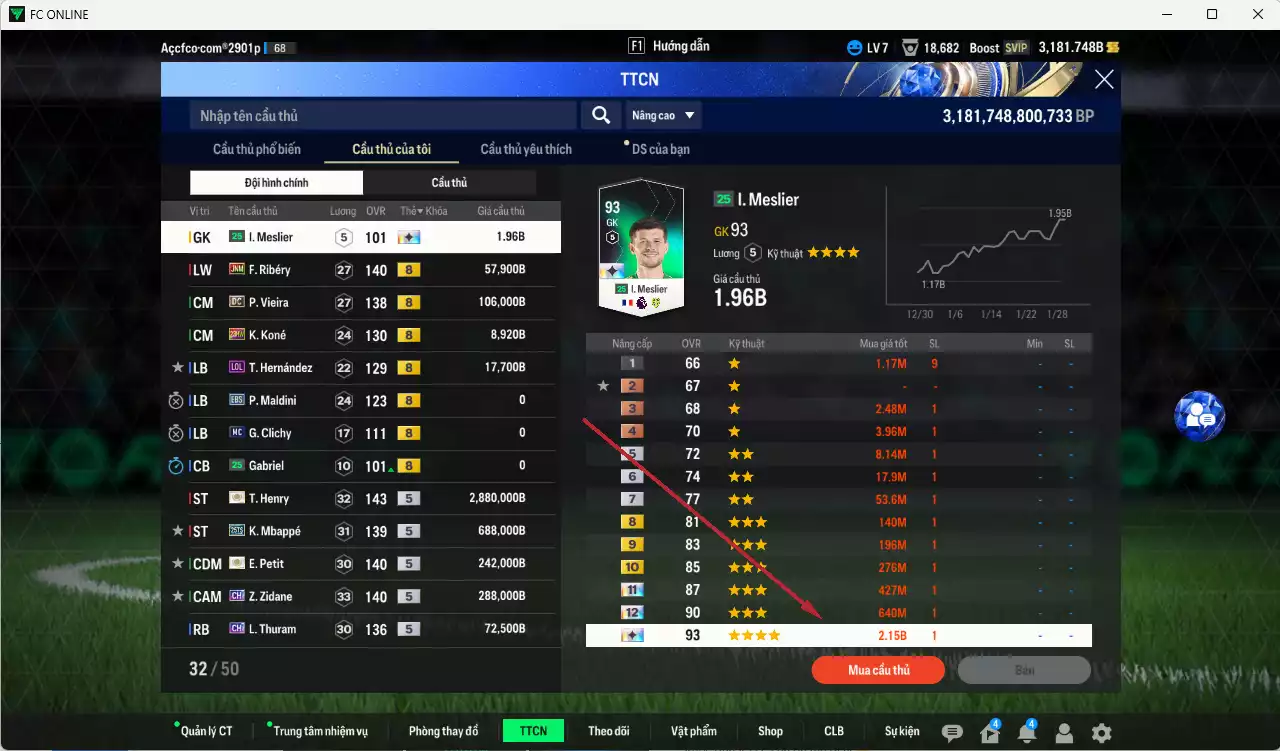Toggle the star next to Z. Zidane
Screen dimensions: 1280x751
point(178,596)
